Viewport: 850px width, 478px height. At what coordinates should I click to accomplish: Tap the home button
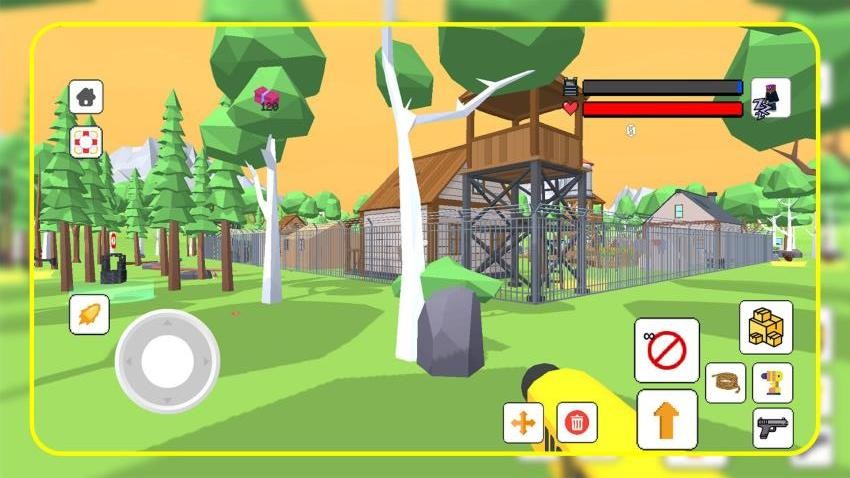point(86,97)
